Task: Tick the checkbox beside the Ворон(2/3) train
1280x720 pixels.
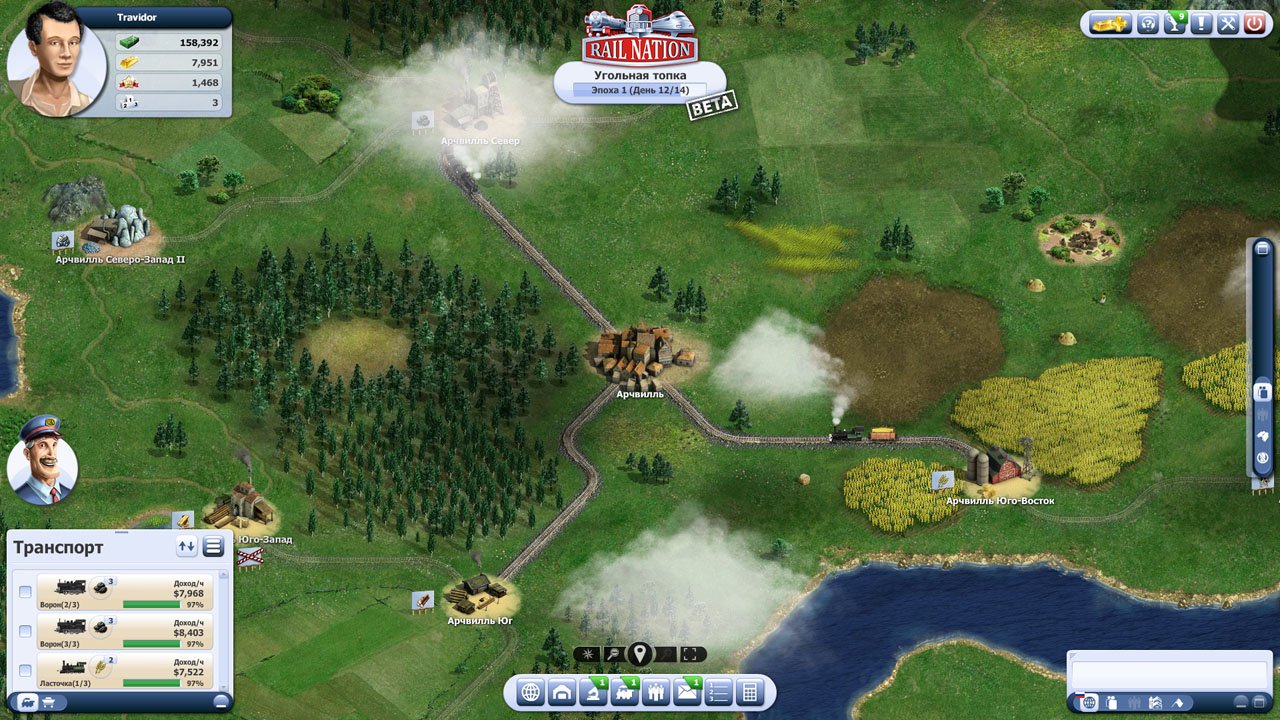Action: click(25, 592)
